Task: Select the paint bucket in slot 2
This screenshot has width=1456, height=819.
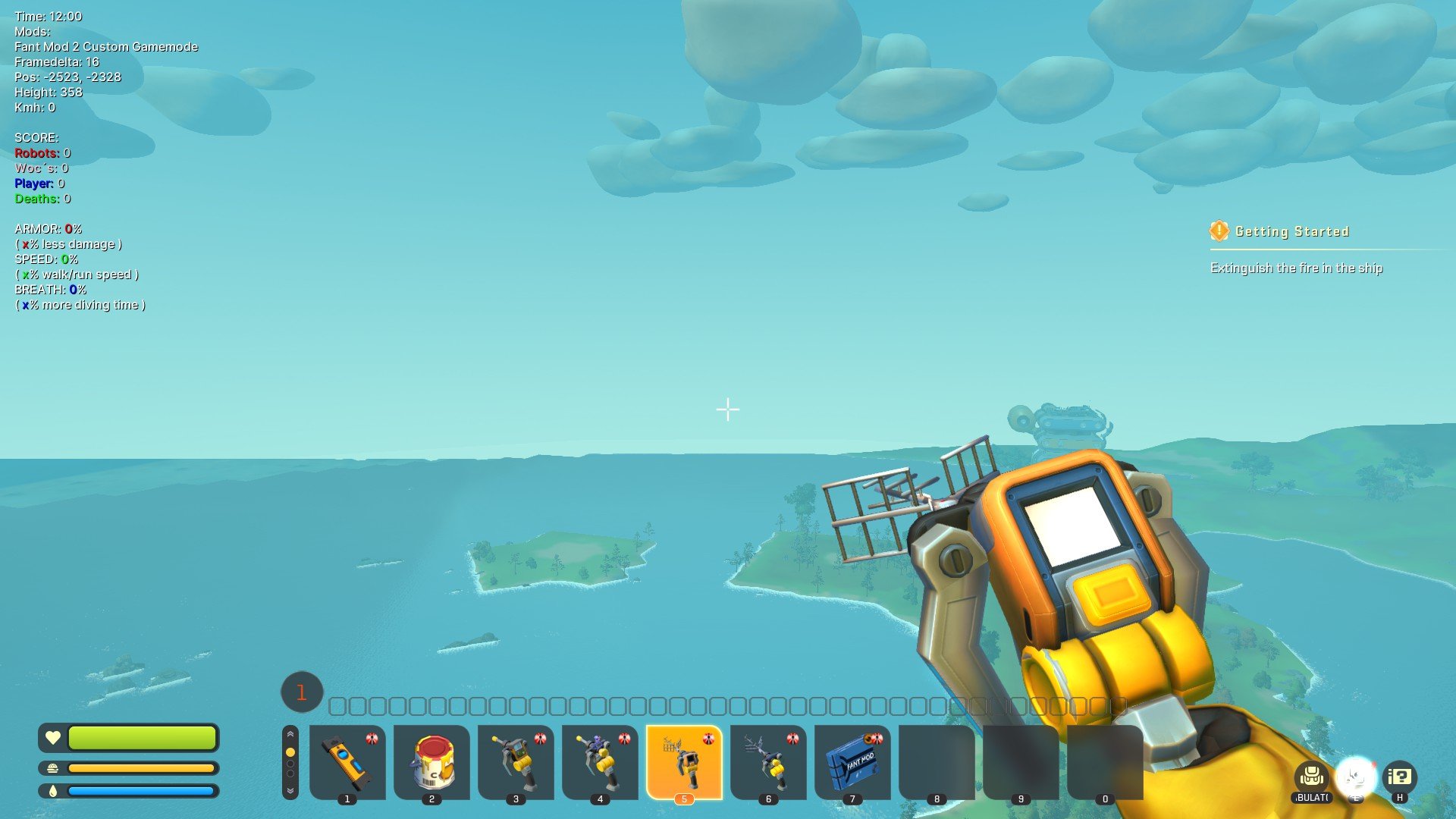Action: (x=431, y=761)
